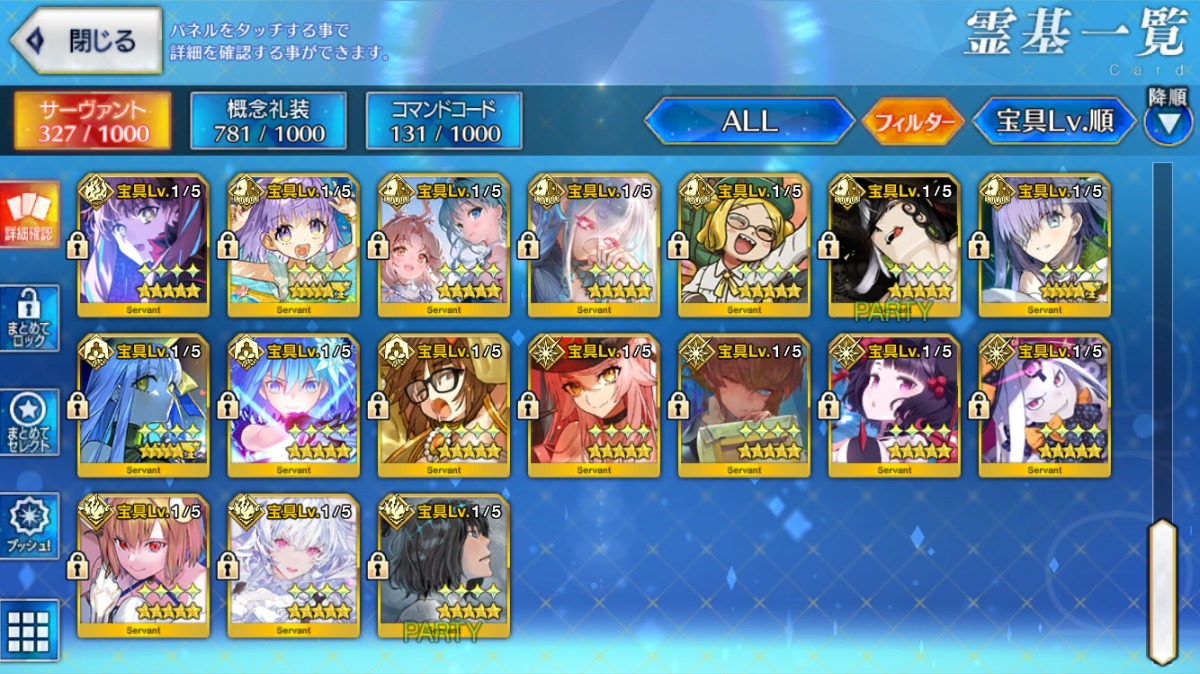Image resolution: width=1200 pixels, height=674 pixels.
Task: Activate the 詳細確認 mode button
Action: (x=29, y=217)
